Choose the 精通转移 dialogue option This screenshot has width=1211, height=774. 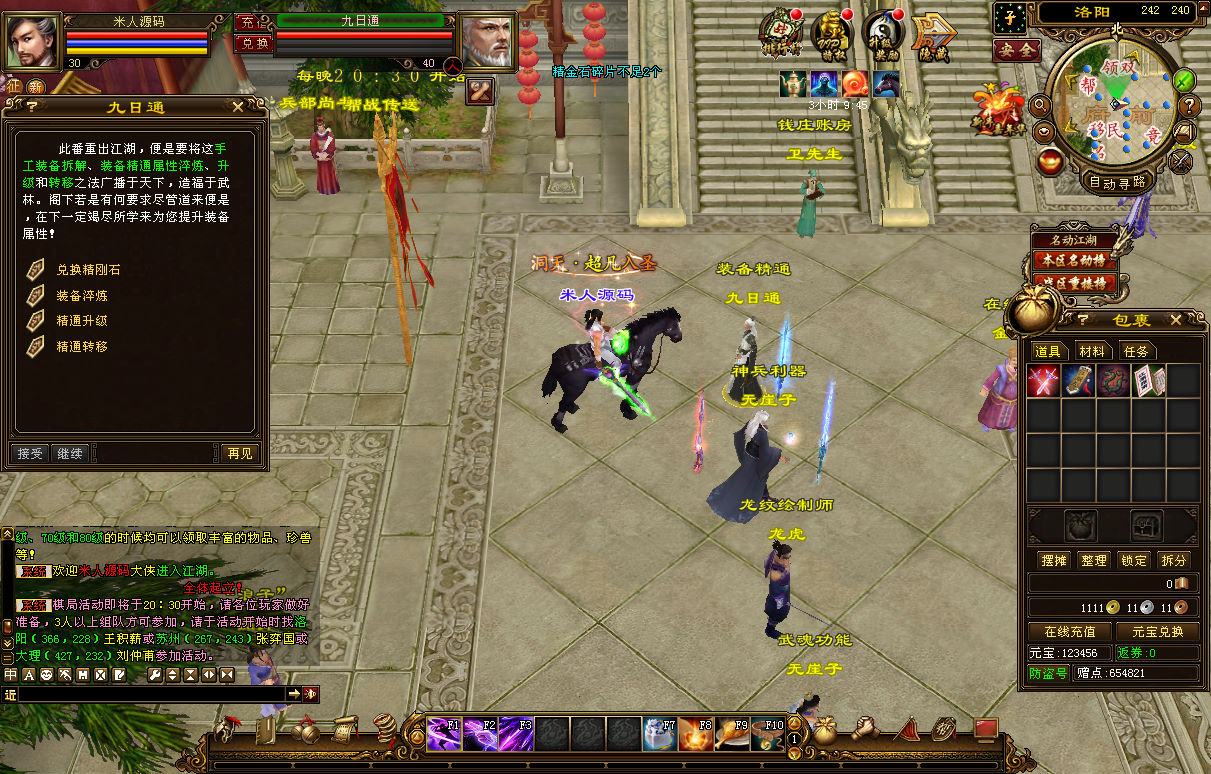pos(81,347)
